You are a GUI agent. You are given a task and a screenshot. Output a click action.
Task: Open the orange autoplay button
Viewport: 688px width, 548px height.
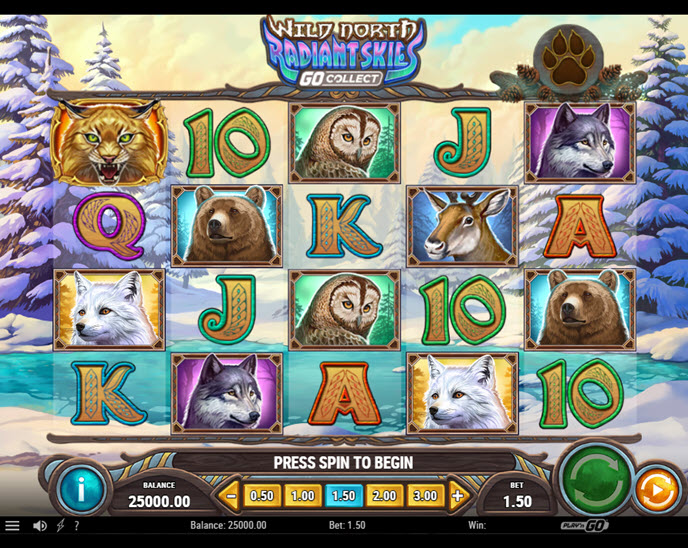point(655,491)
